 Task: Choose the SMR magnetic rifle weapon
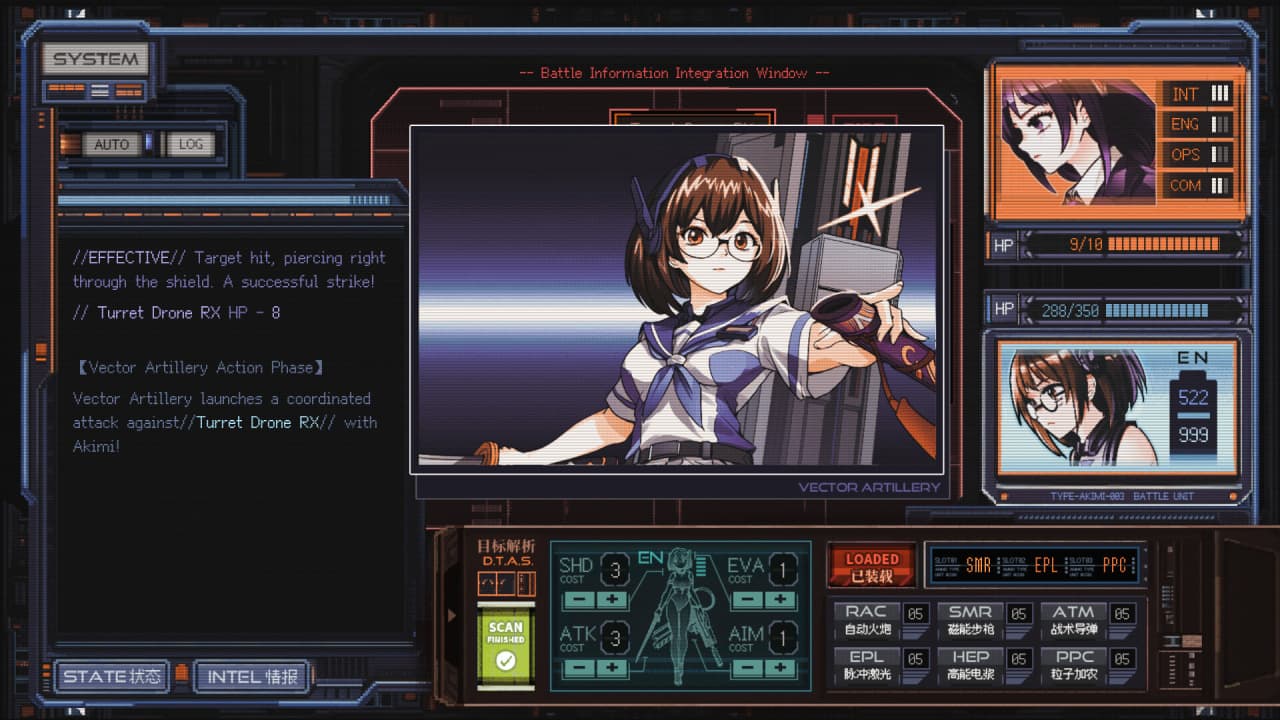(970, 620)
